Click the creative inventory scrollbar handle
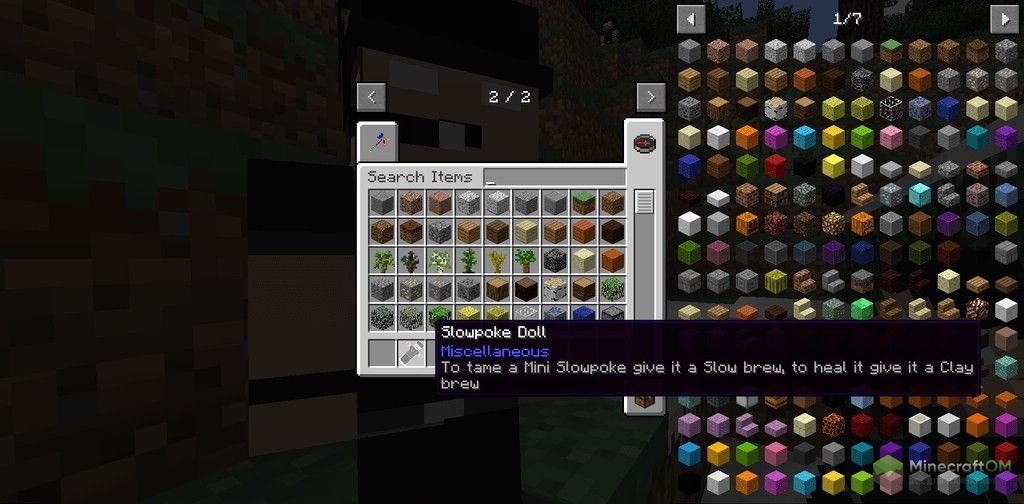This screenshot has height=504, width=1024. 644,201
